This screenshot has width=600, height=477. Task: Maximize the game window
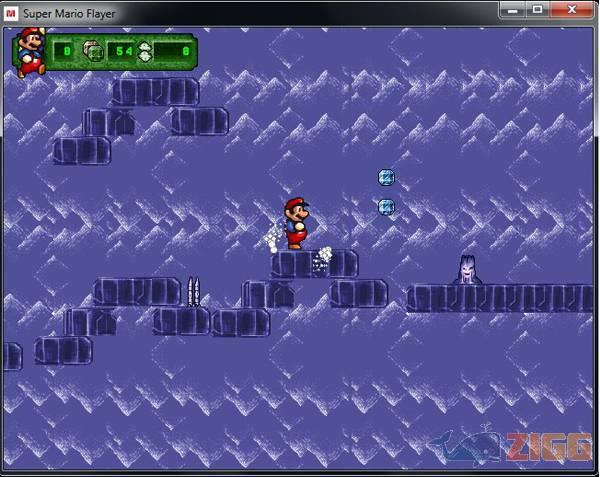pos(538,9)
